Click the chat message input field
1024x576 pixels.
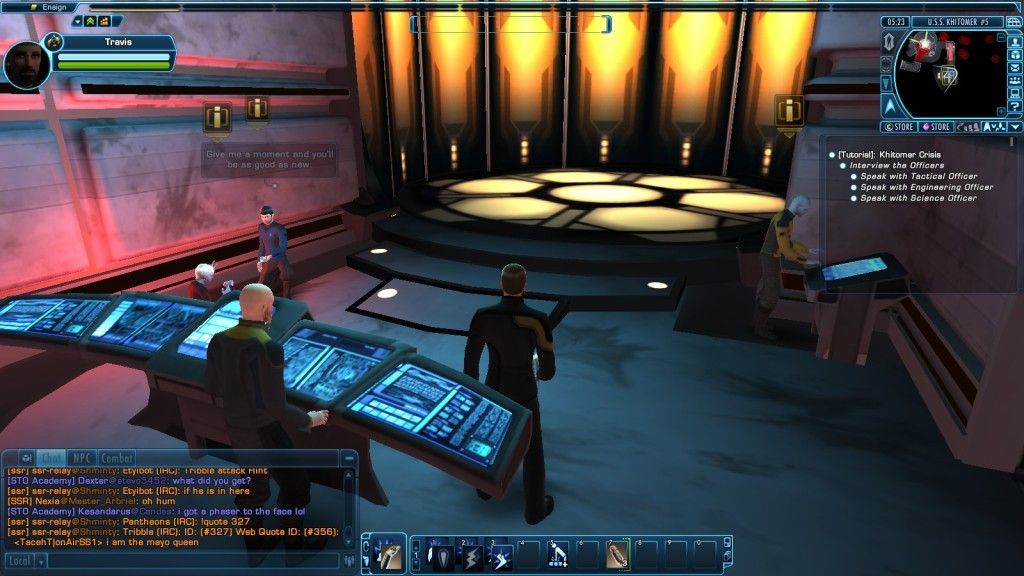tap(200, 561)
